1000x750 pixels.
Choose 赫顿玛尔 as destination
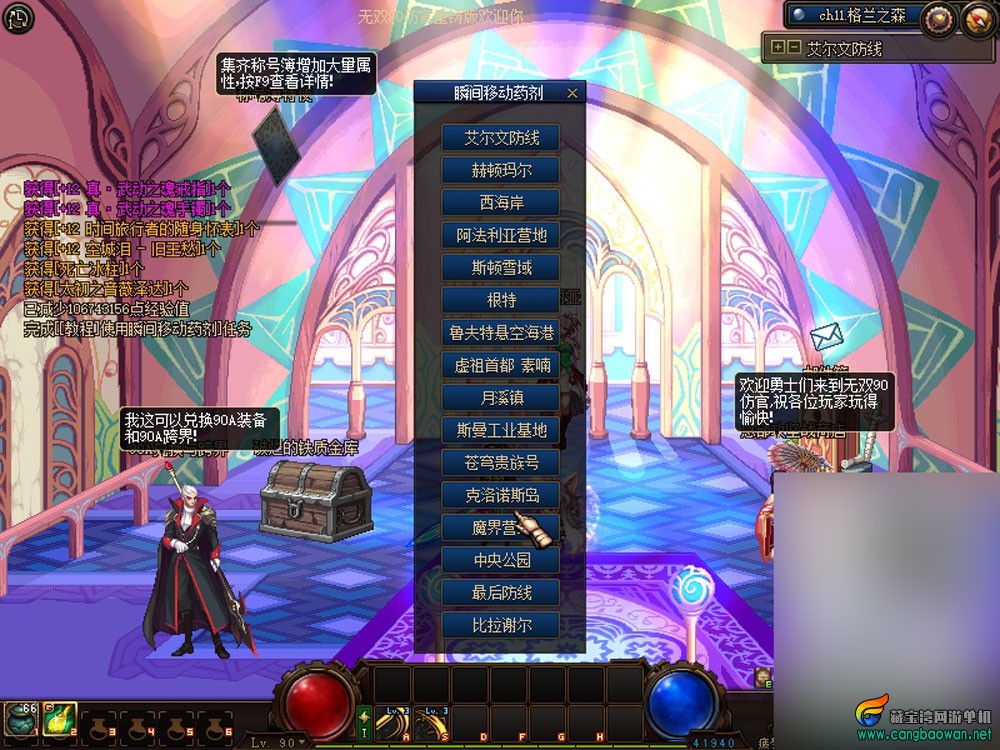coord(500,170)
